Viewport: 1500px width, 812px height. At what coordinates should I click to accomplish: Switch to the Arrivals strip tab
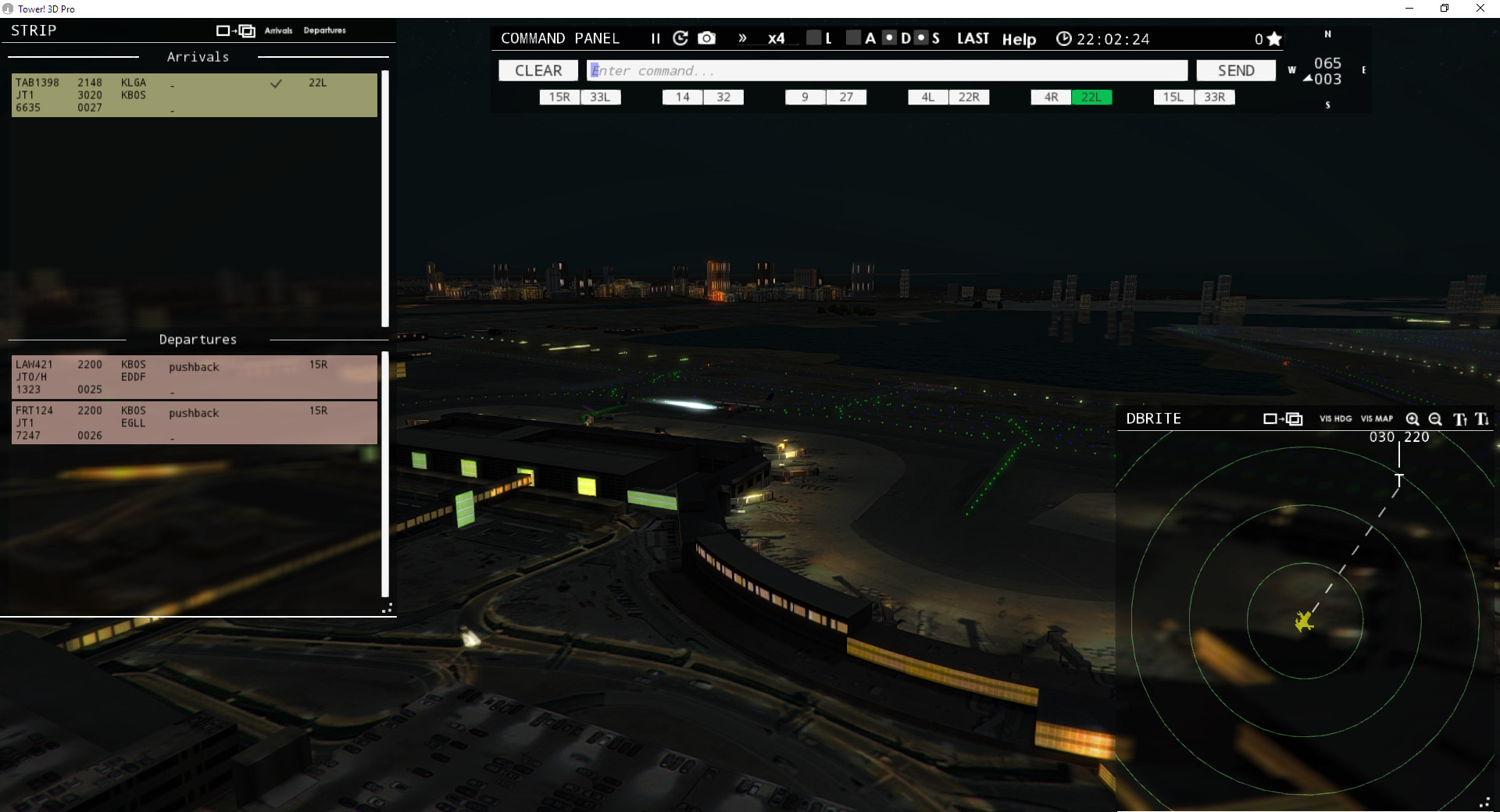(279, 30)
